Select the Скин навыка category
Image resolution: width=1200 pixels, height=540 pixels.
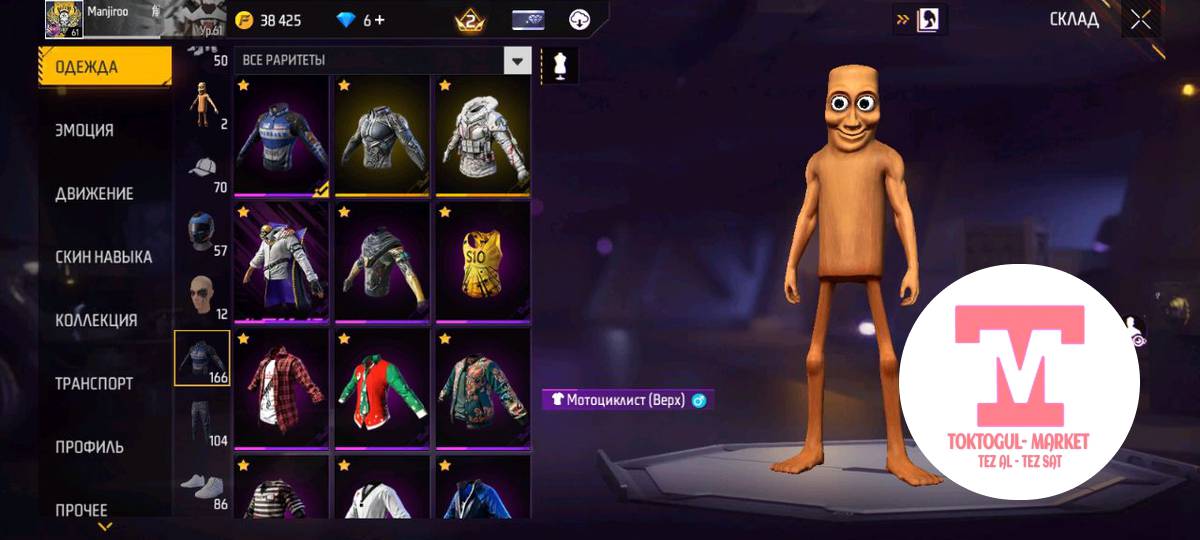tap(103, 257)
